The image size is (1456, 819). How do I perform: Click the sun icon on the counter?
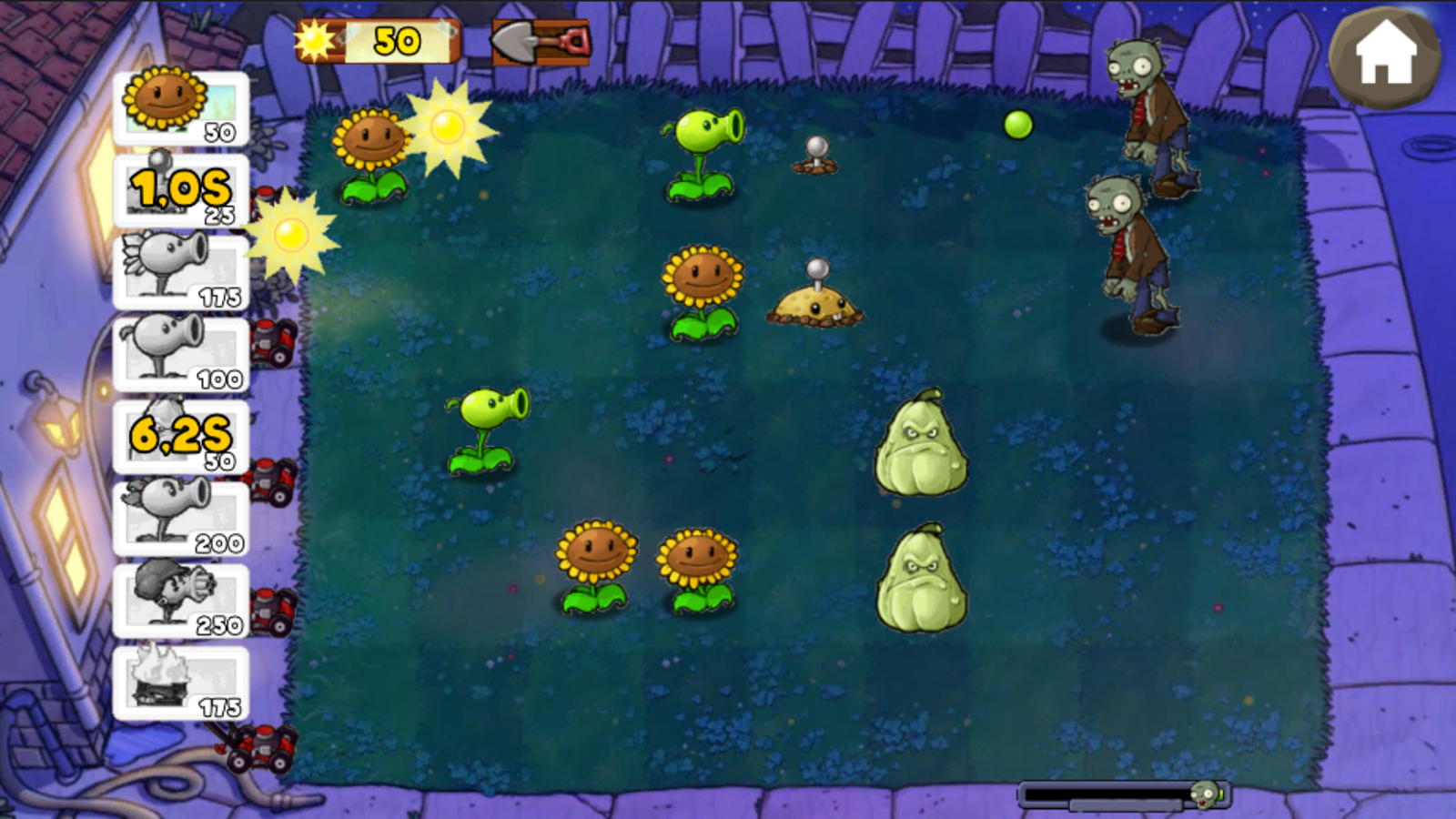(x=314, y=38)
